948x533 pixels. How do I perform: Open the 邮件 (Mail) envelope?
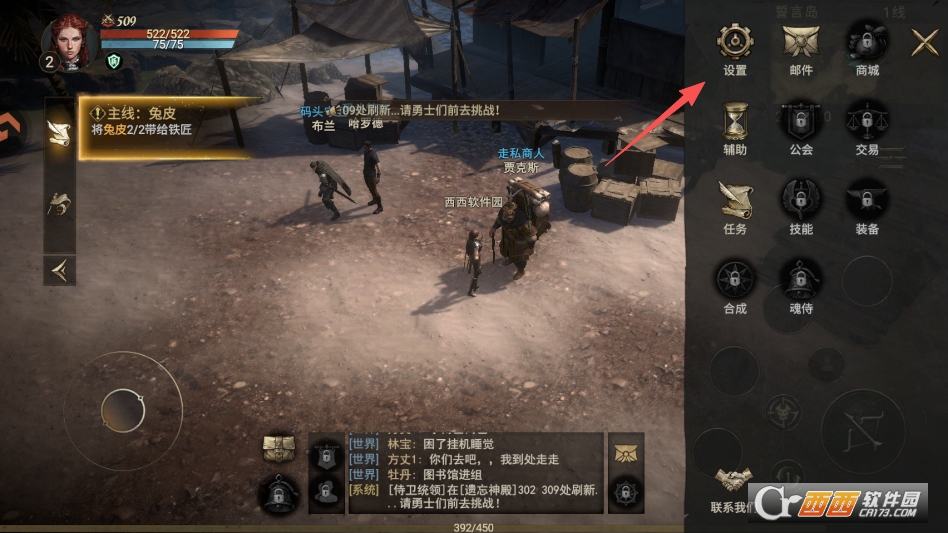point(801,43)
